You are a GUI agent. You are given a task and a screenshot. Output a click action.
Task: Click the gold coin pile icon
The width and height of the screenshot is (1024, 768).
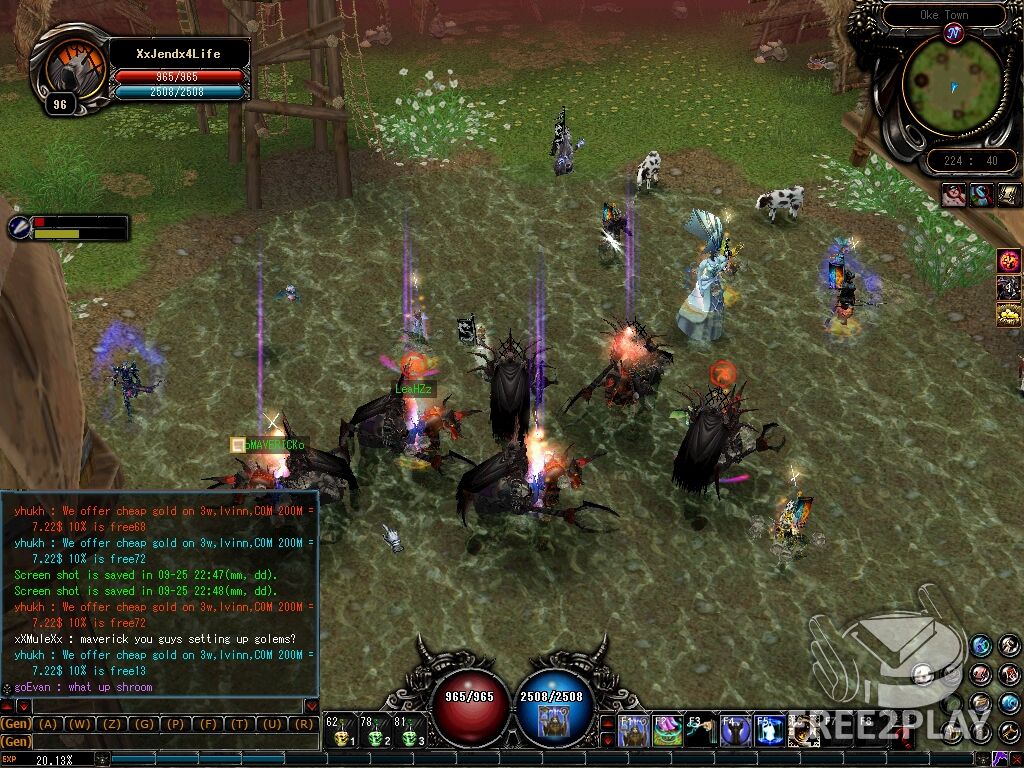click(x=1008, y=316)
